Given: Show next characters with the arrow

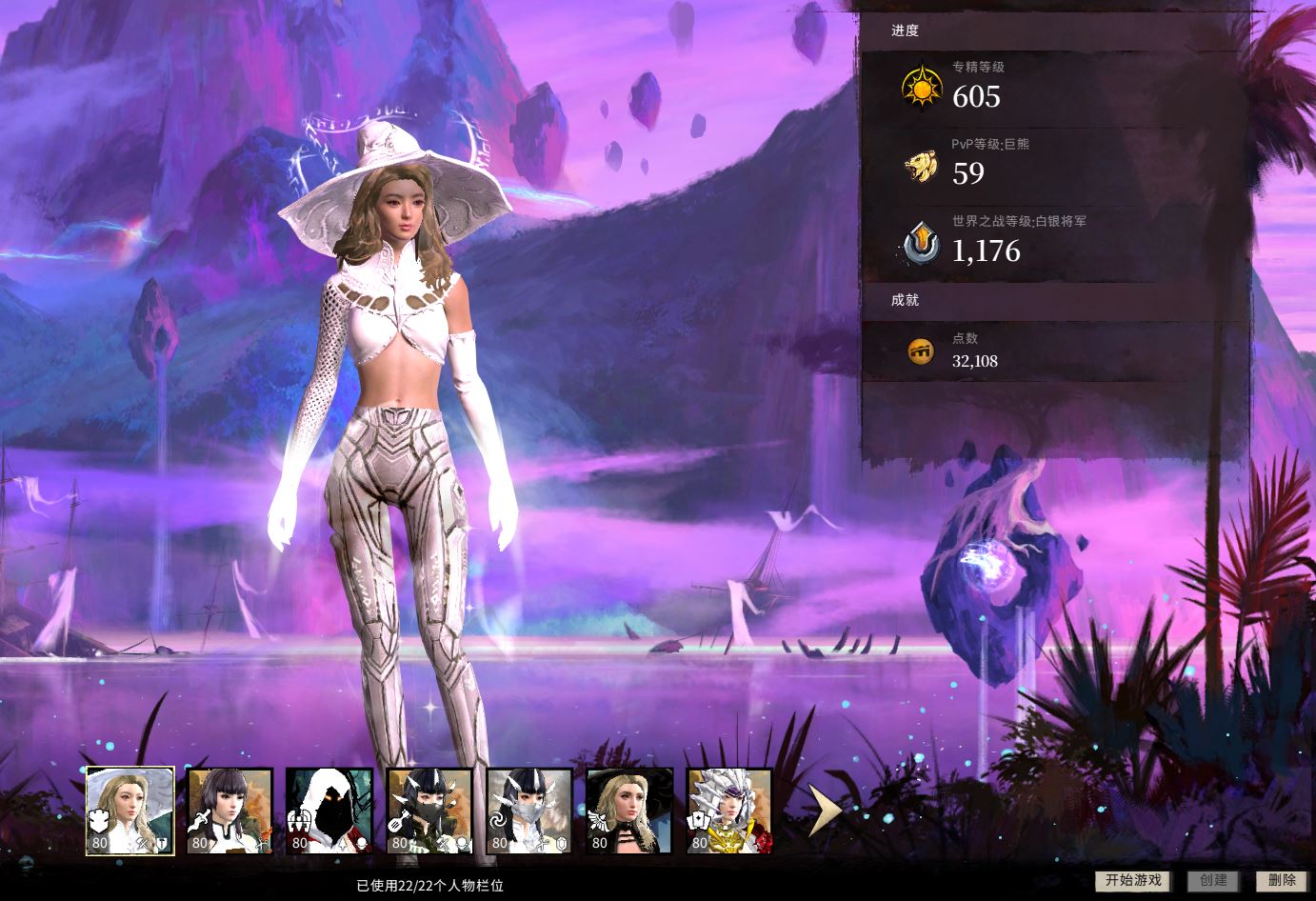Looking at the screenshot, I should coord(824,811).
